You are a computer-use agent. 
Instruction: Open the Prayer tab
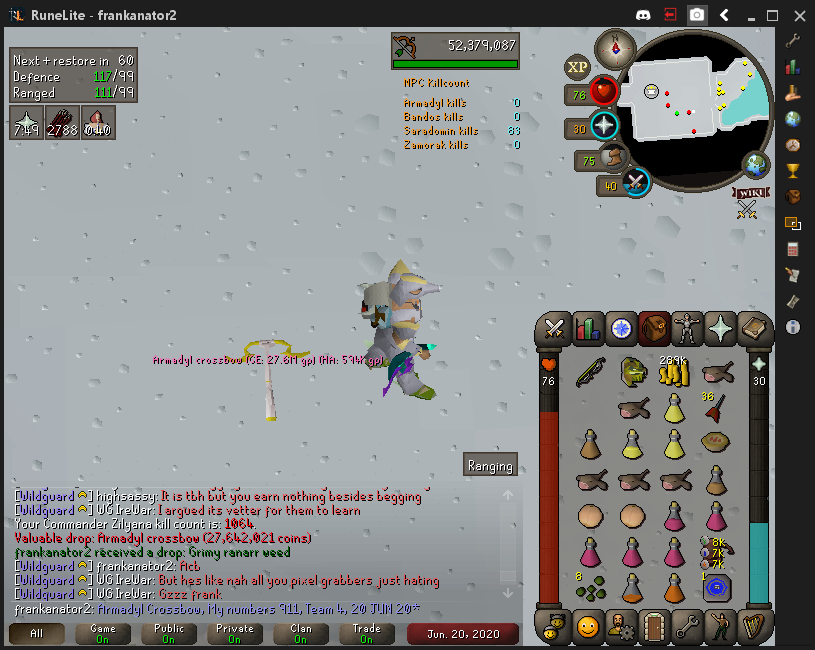[720, 328]
